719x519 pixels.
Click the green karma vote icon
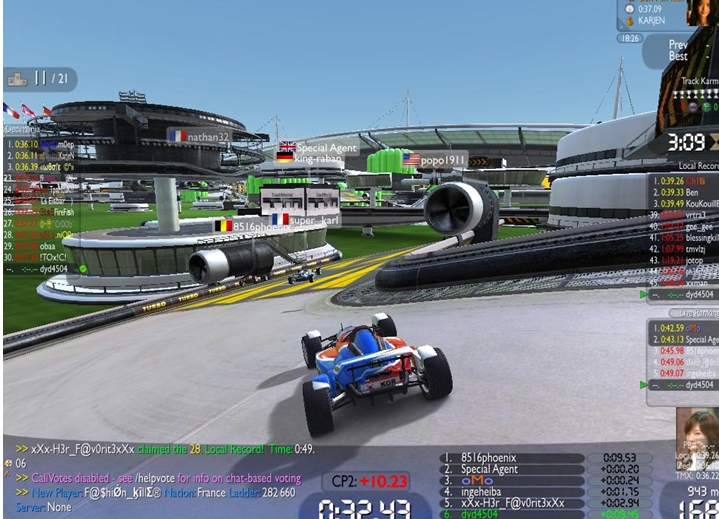pyautogui.click(x=707, y=106)
